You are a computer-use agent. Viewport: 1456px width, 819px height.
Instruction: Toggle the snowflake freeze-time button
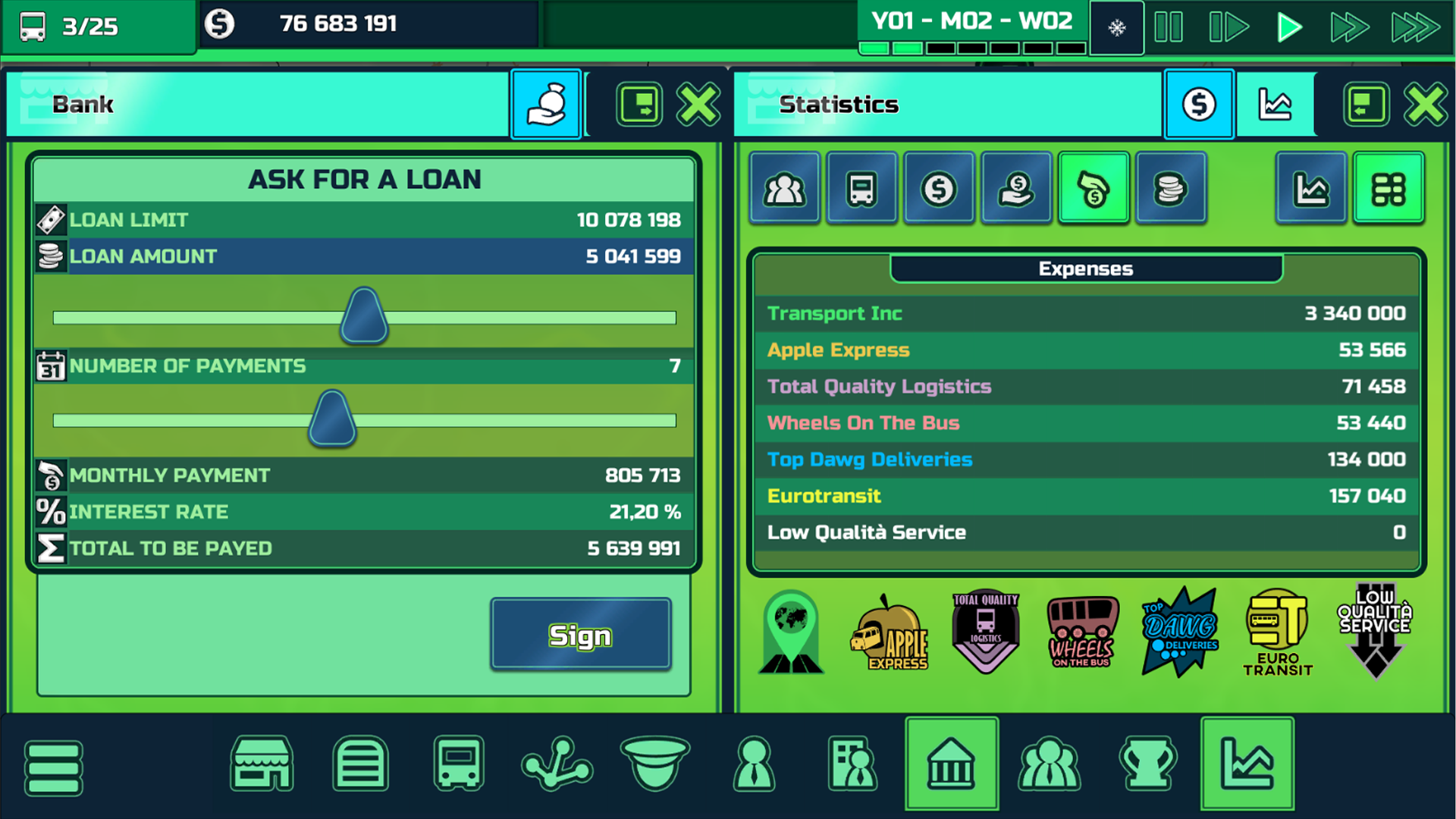[1116, 27]
